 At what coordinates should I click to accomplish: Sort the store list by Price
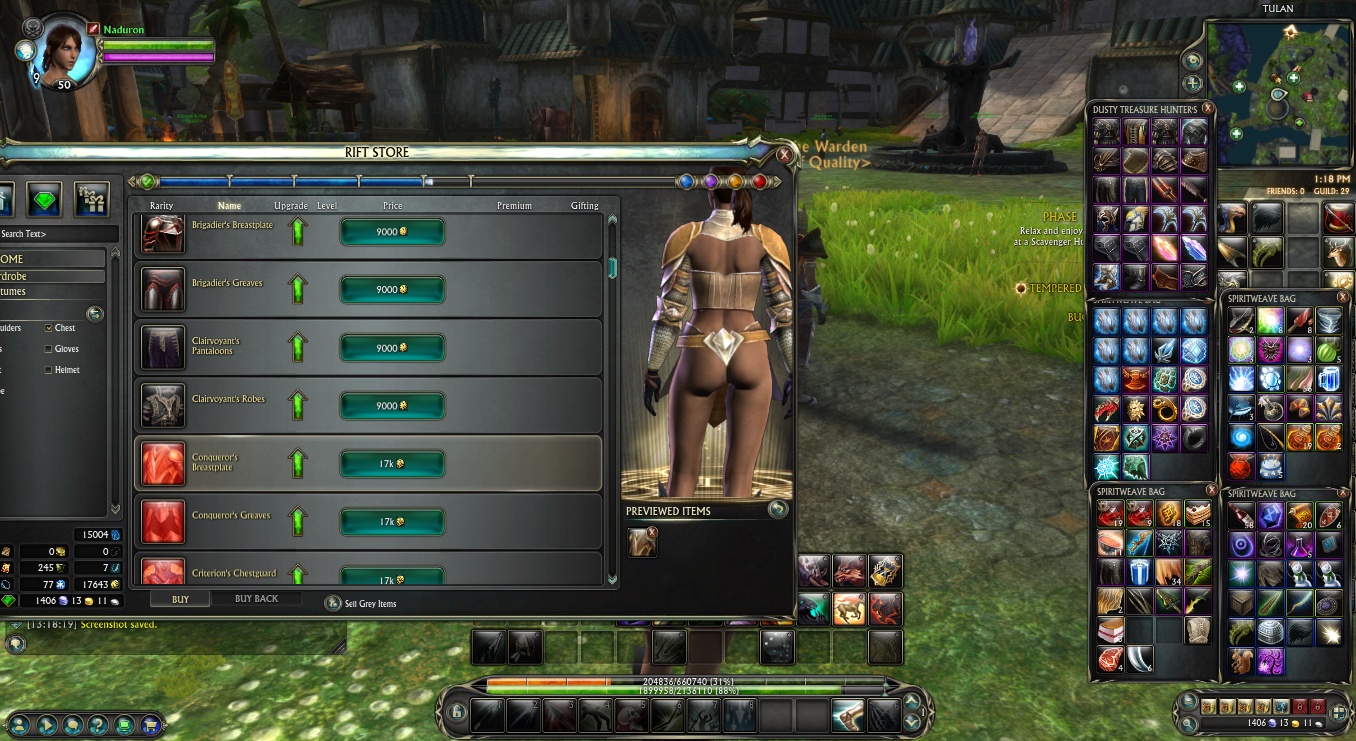[392, 206]
